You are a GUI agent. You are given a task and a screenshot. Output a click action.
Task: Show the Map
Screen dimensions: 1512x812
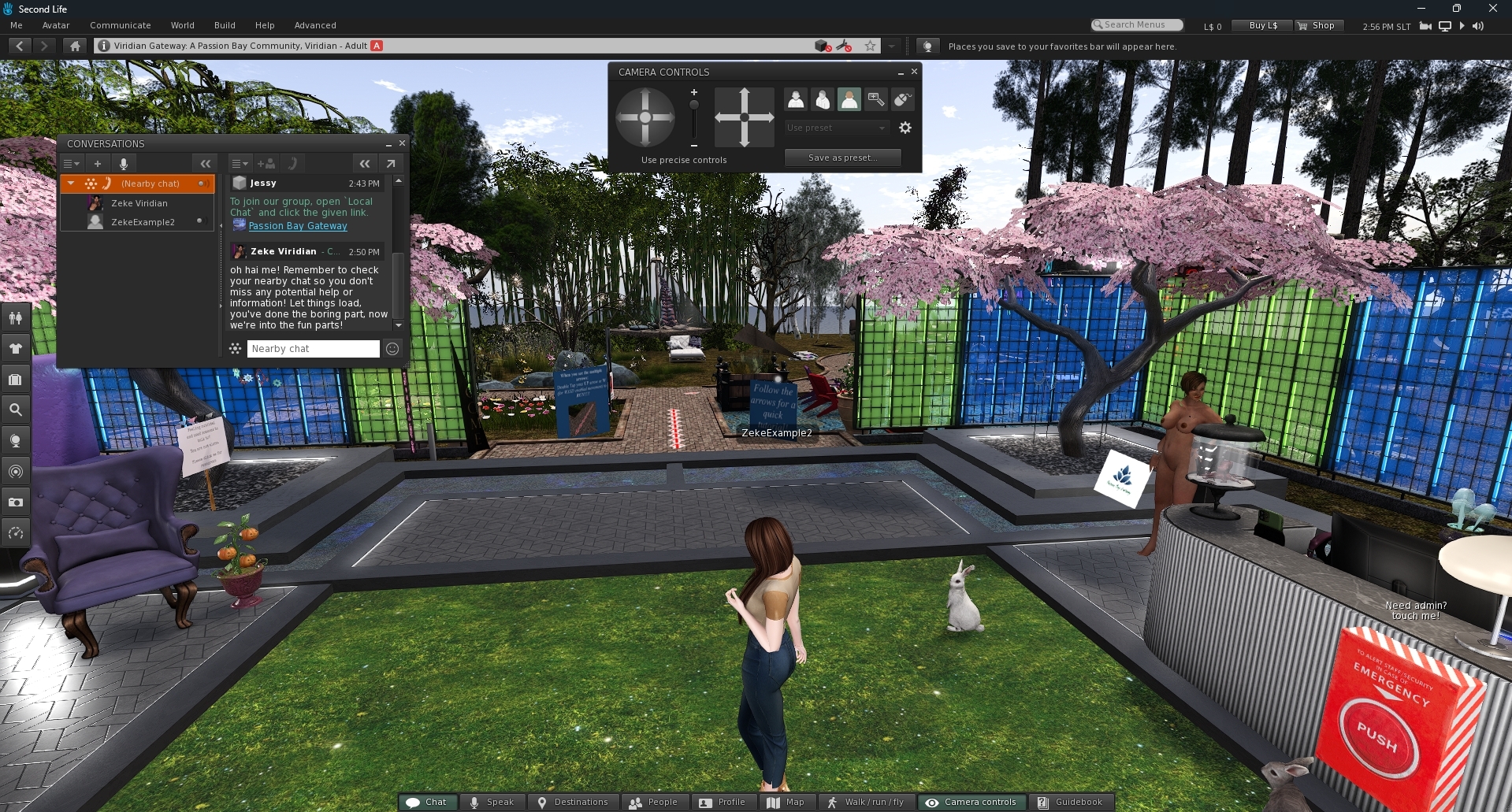(x=786, y=802)
